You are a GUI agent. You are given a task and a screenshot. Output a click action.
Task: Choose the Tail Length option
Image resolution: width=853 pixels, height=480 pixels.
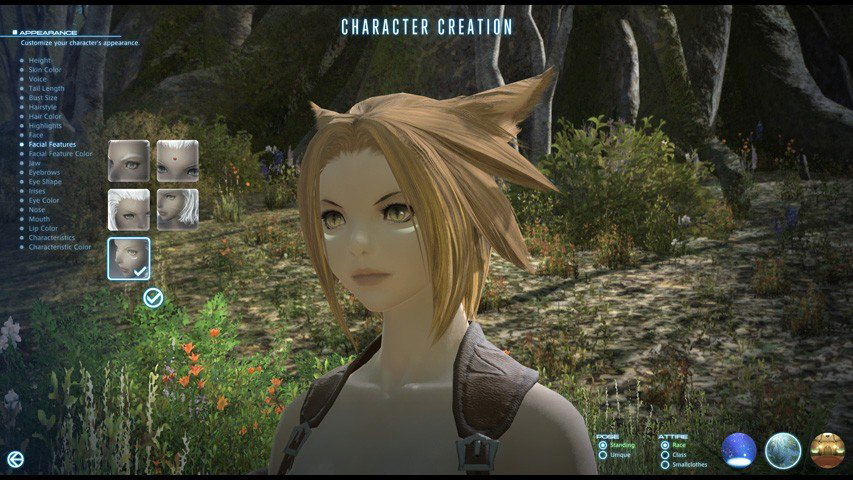click(x=48, y=88)
